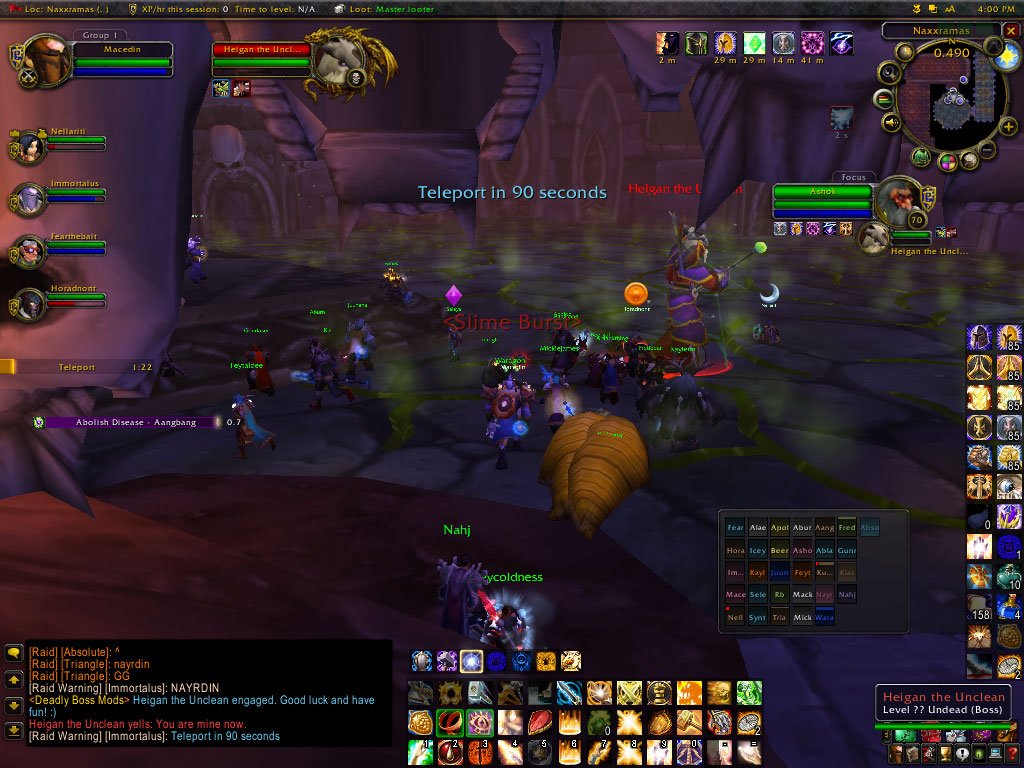Image resolution: width=1024 pixels, height=768 pixels.
Task: Choose the Nahj raid grid cell
Action: click(x=847, y=595)
